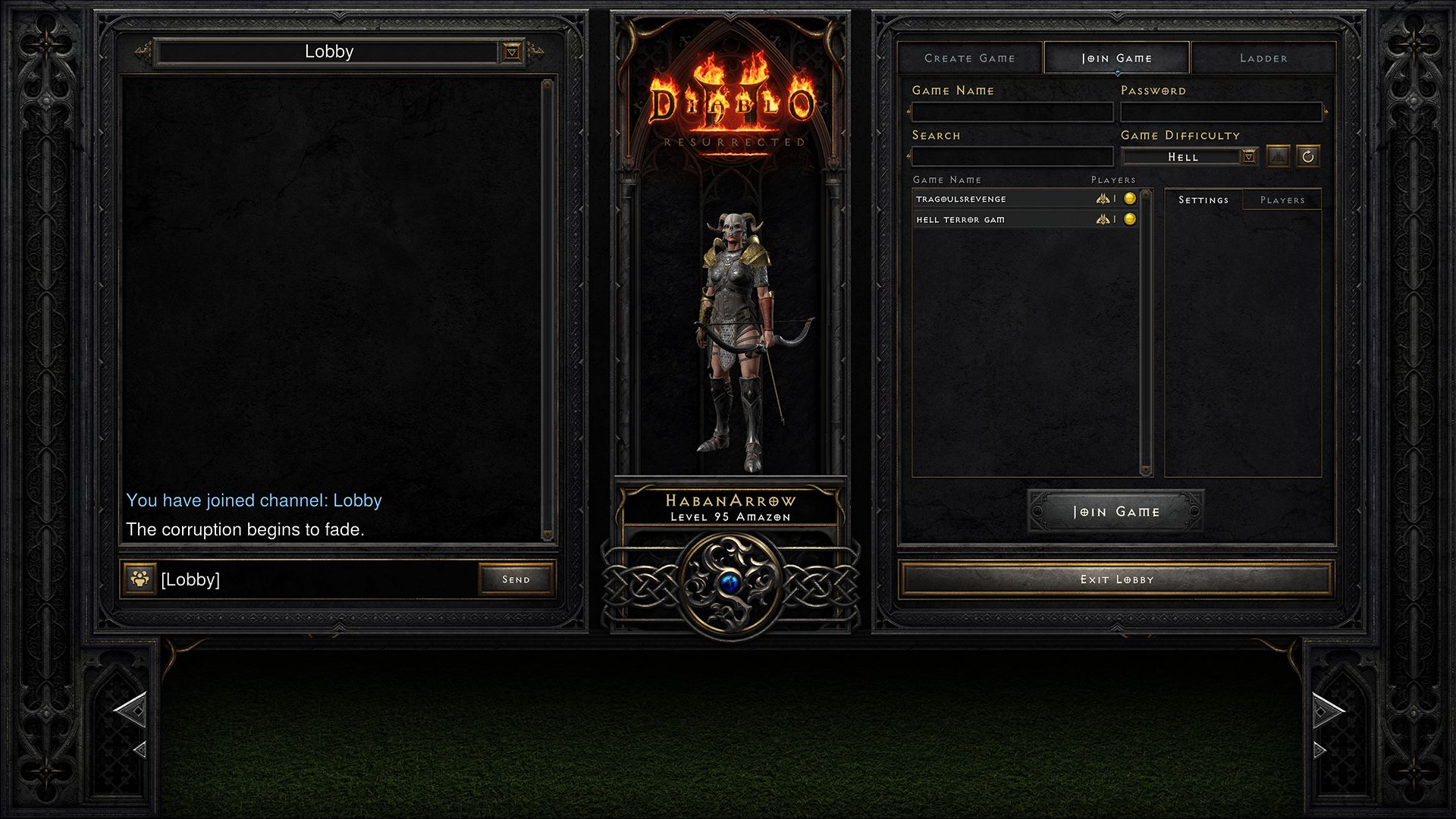The image size is (1456, 819).
Task: Activate the Search text box
Action: tap(1012, 157)
